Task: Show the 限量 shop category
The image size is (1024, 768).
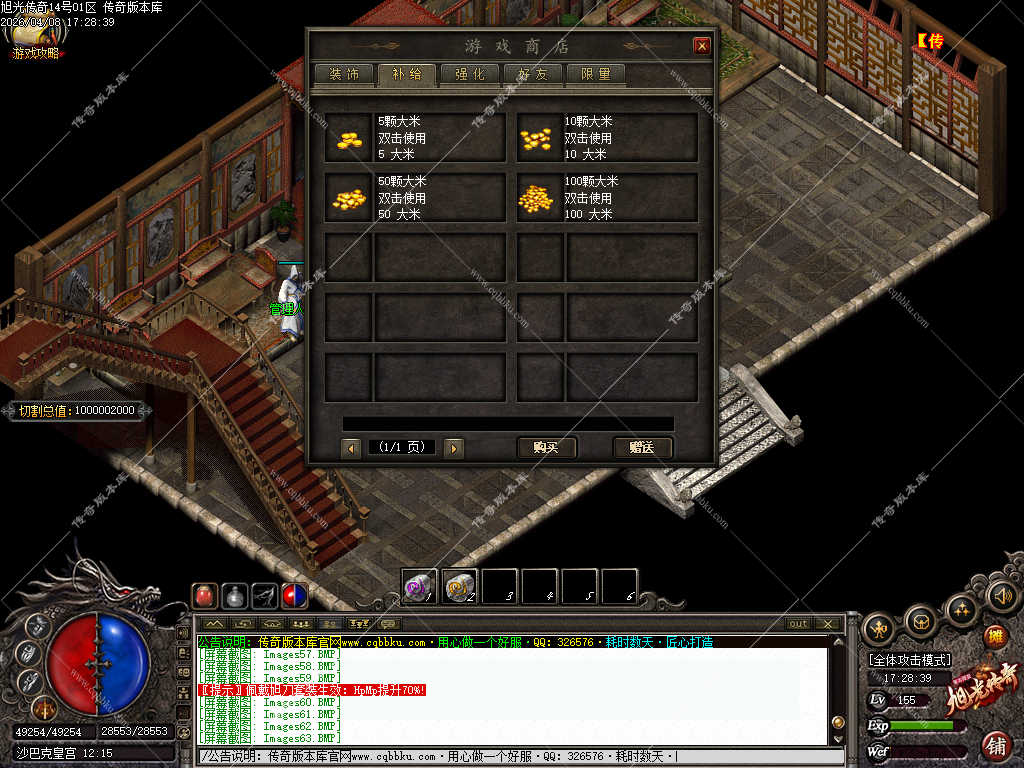Action: [595, 74]
